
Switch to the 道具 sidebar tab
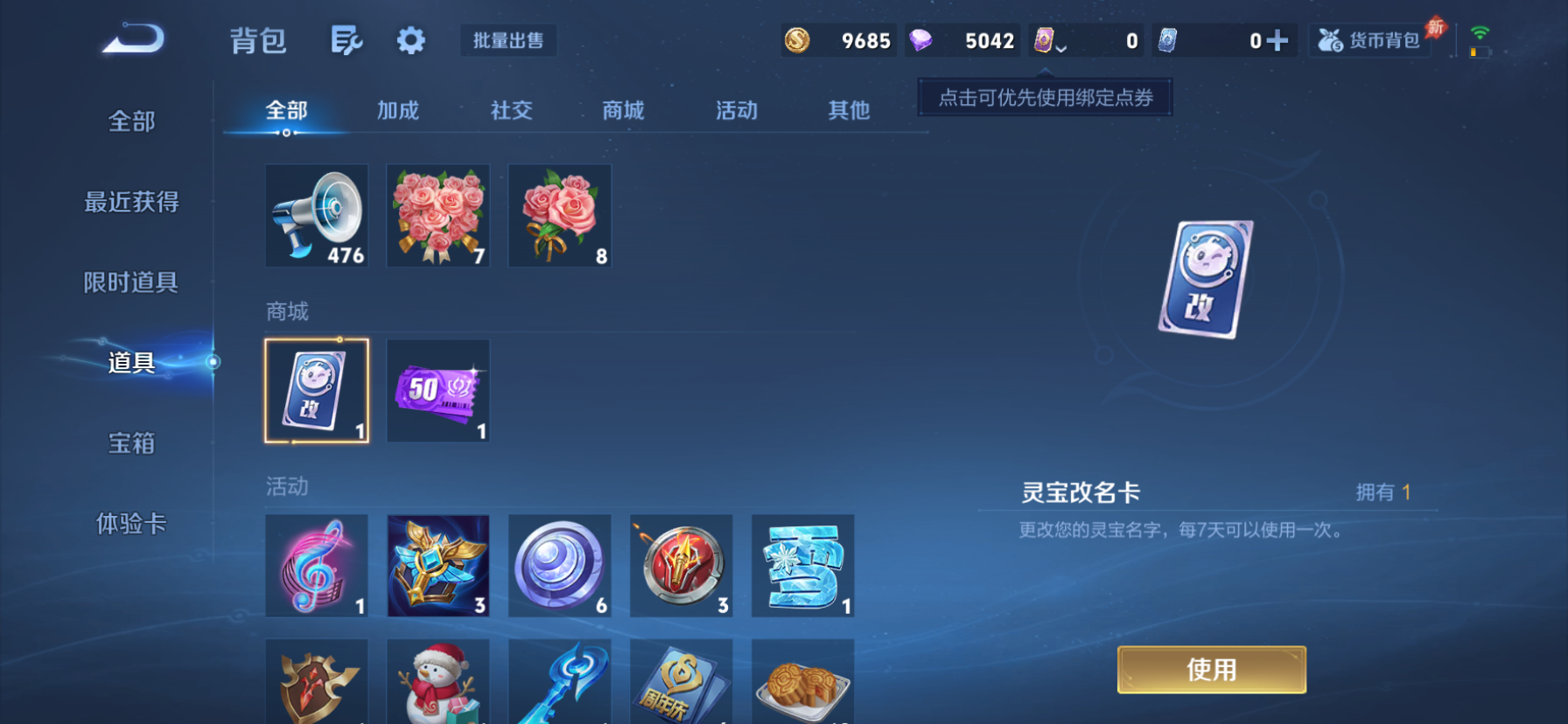[129, 363]
